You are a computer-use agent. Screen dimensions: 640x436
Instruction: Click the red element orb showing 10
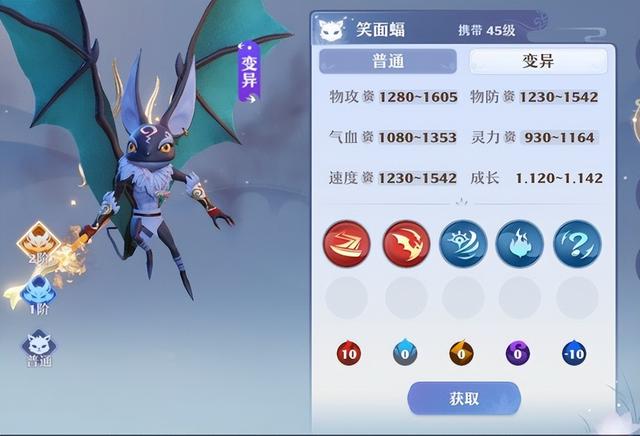tap(348, 352)
